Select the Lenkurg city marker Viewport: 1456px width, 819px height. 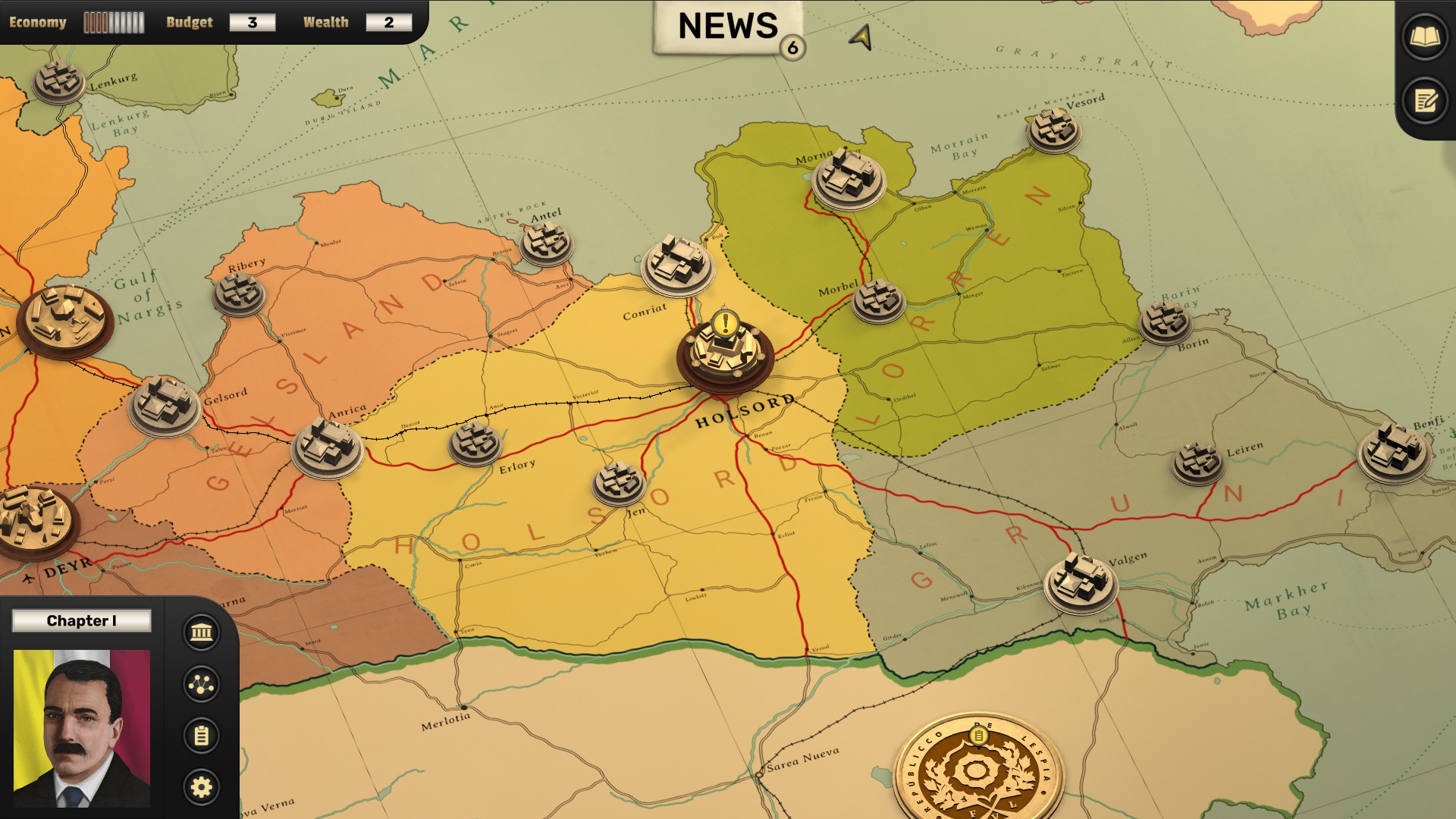(x=59, y=82)
